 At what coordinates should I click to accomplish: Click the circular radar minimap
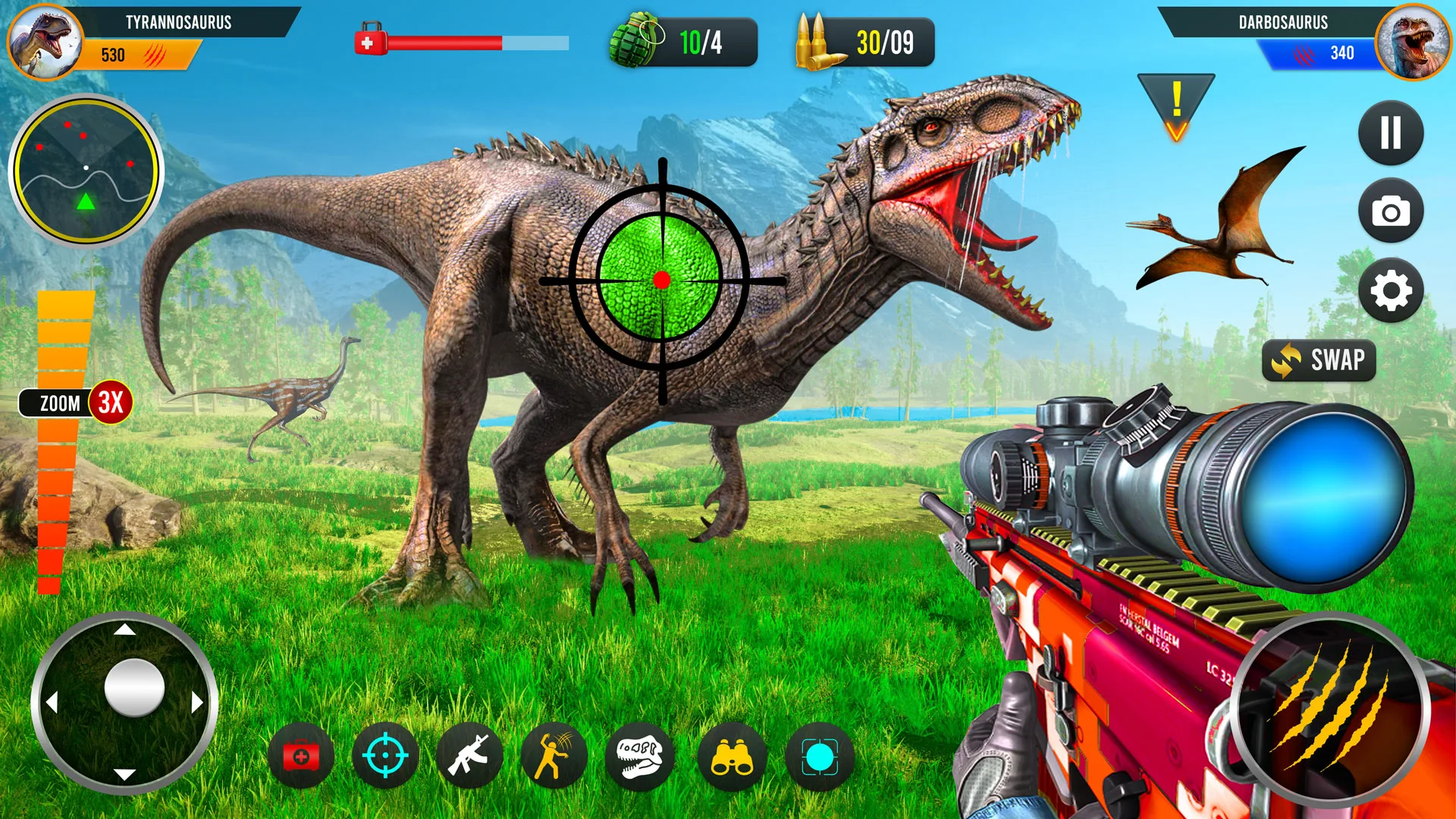(86, 171)
